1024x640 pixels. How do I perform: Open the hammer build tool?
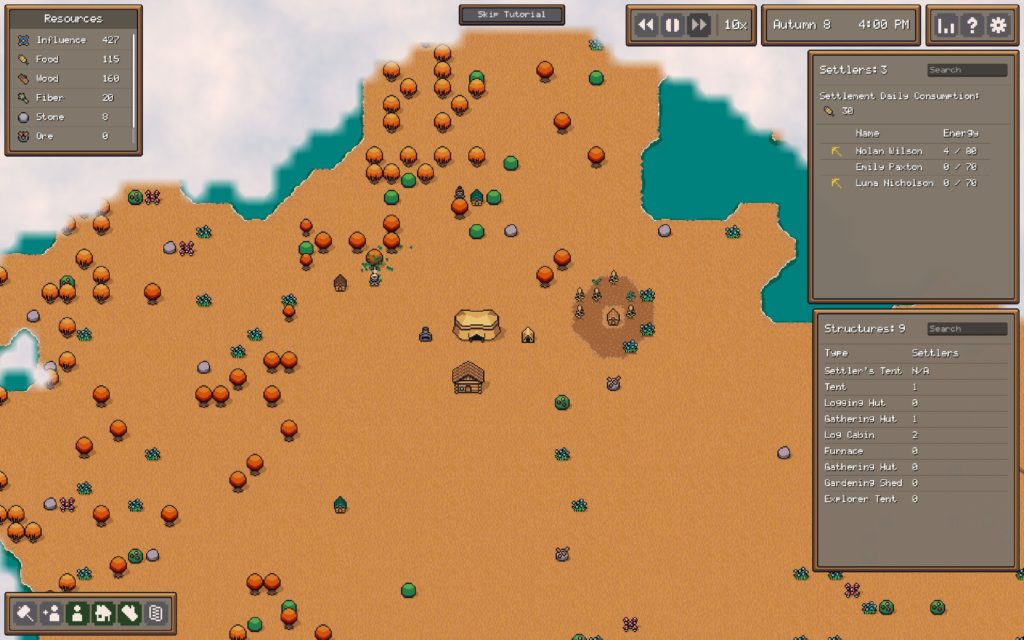pyautogui.click(x=26, y=613)
